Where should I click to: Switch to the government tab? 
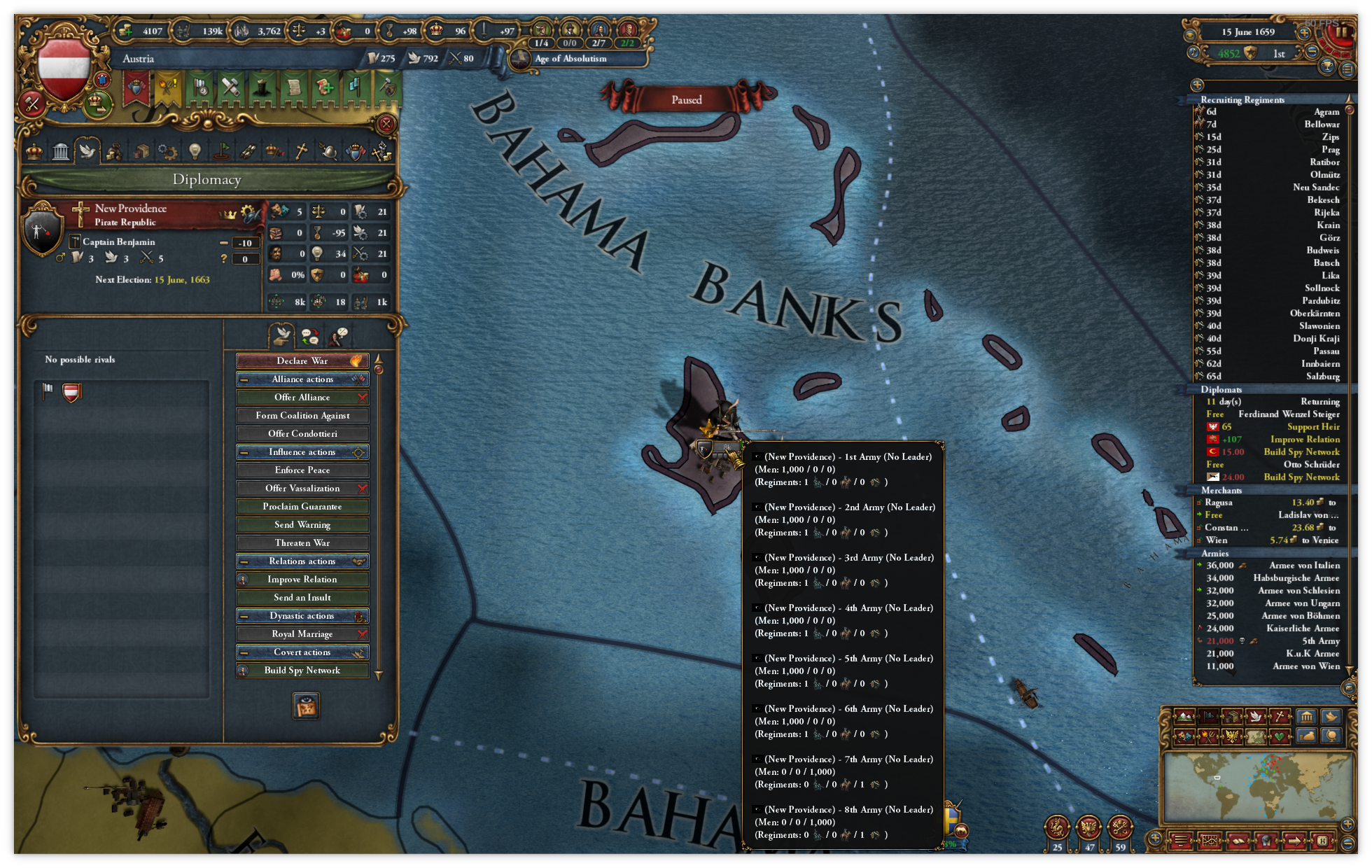click(34, 150)
